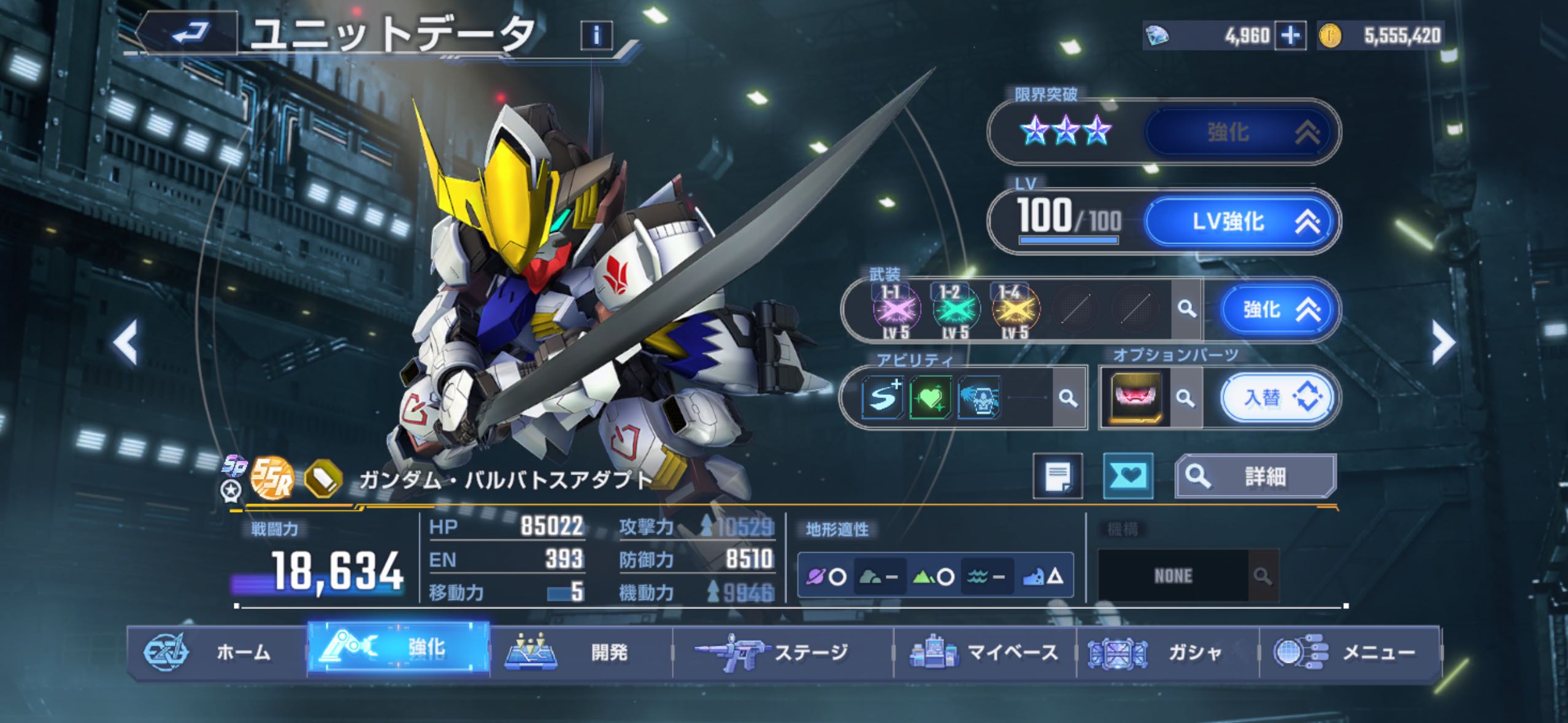Open the info icon beside ユニットデータ
This screenshot has height=723, width=1568.
click(x=596, y=36)
